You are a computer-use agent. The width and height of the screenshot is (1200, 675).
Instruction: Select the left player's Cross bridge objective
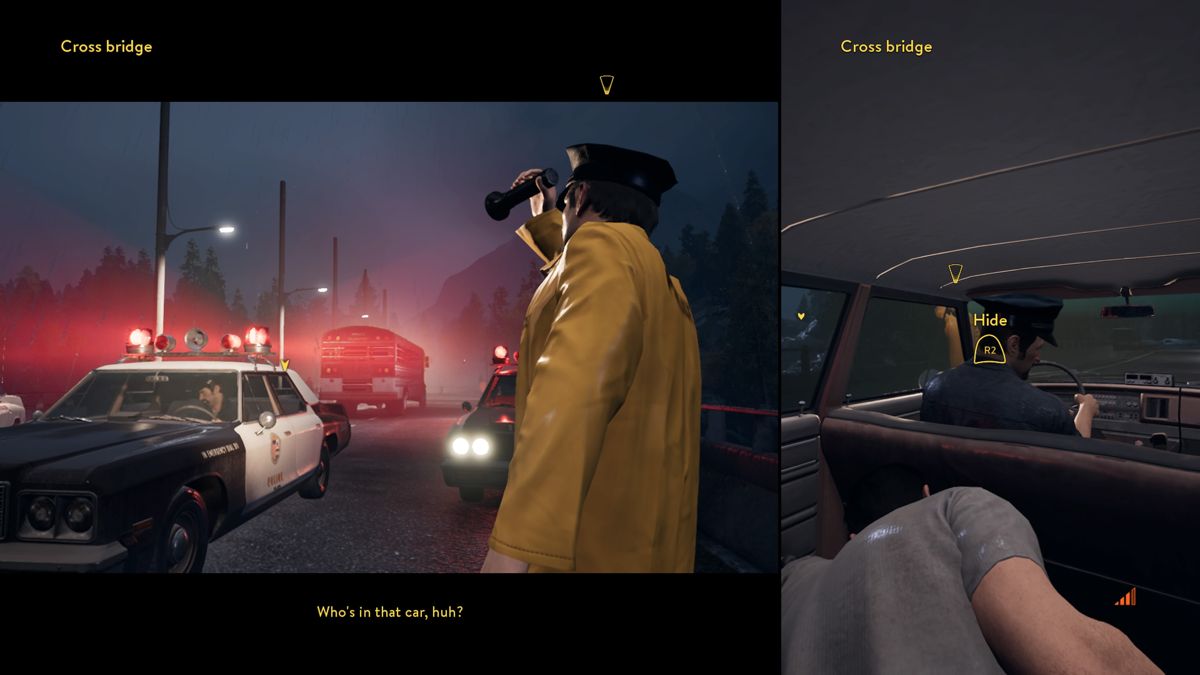point(106,46)
